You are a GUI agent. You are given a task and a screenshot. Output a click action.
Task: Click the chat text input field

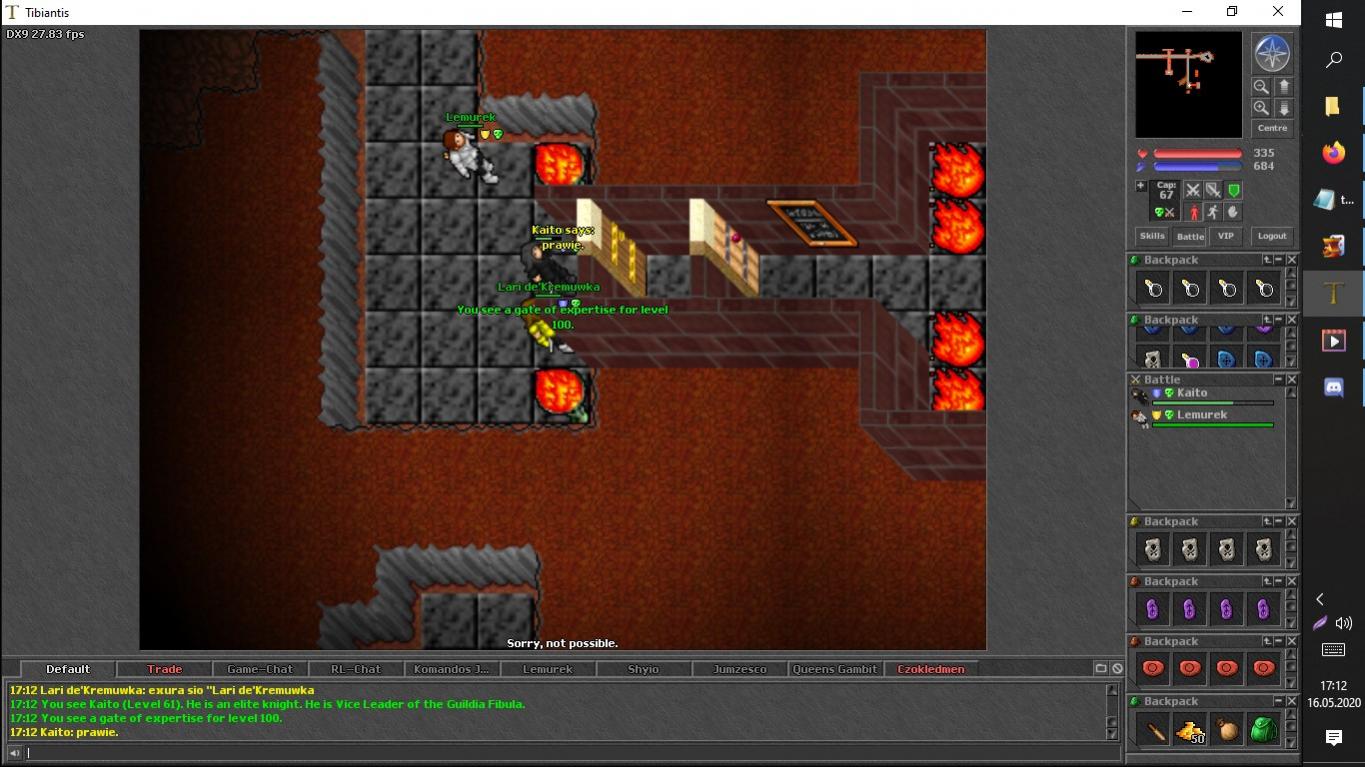coord(560,753)
